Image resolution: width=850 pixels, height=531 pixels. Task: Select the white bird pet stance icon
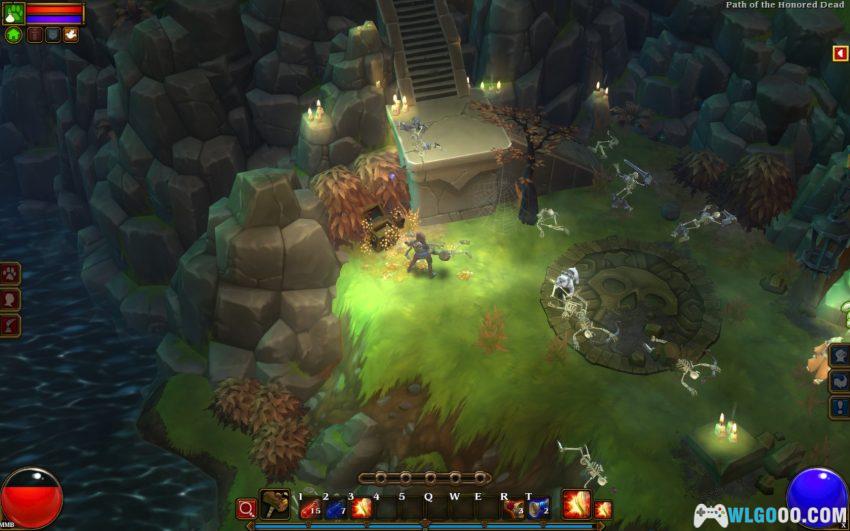pyautogui.click(x=70, y=35)
